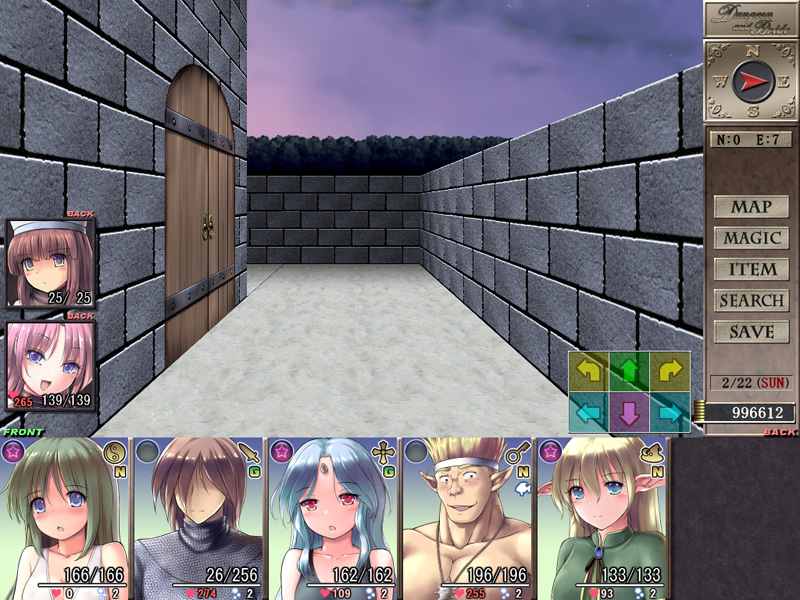Strafe right with the cyan arrow
This screenshot has width=800, height=600.
click(670, 412)
